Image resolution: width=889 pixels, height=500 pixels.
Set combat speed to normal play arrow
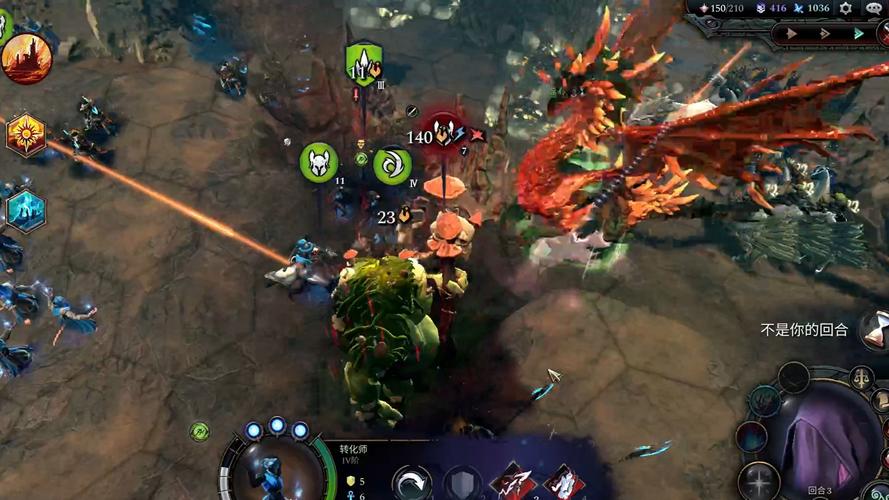pos(793,33)
